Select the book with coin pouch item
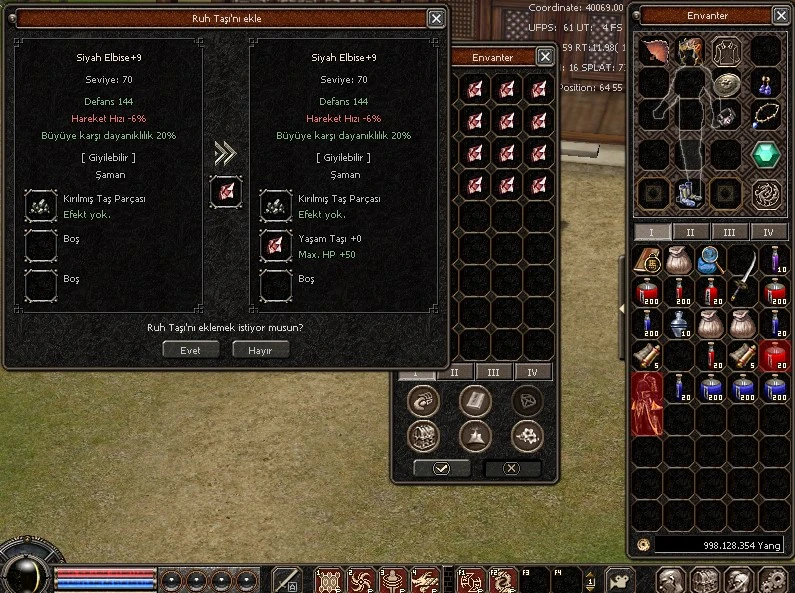 (x=648, y=261)
